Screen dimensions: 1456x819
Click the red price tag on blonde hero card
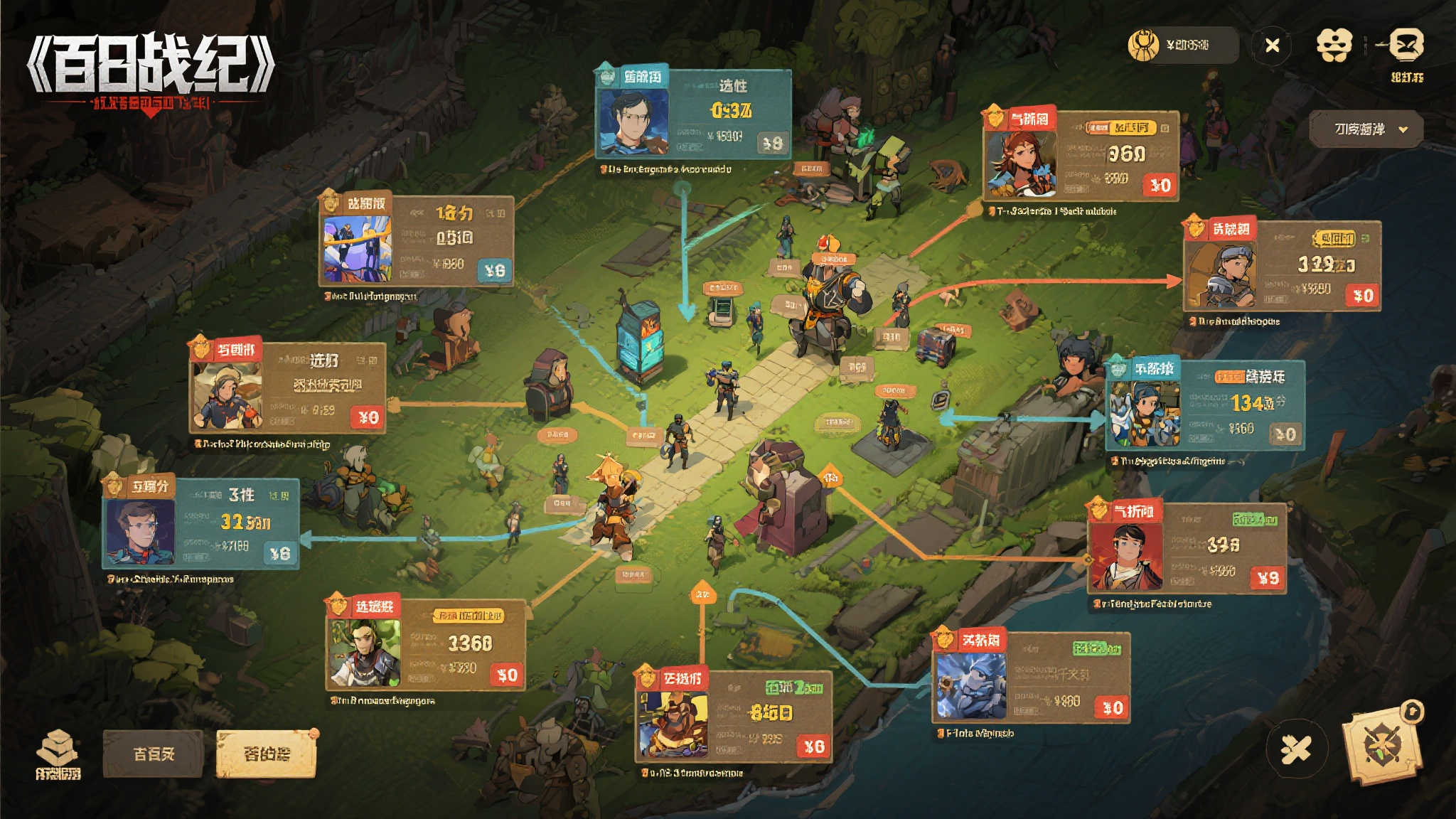pos(368,417)
